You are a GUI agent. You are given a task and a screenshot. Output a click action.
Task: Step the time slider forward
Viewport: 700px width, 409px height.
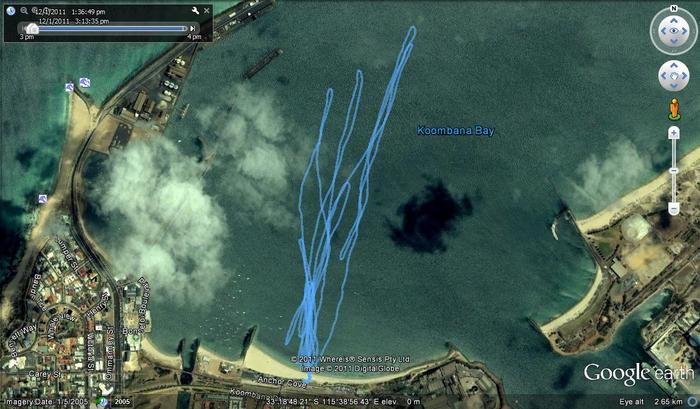(x=195, y=28)
